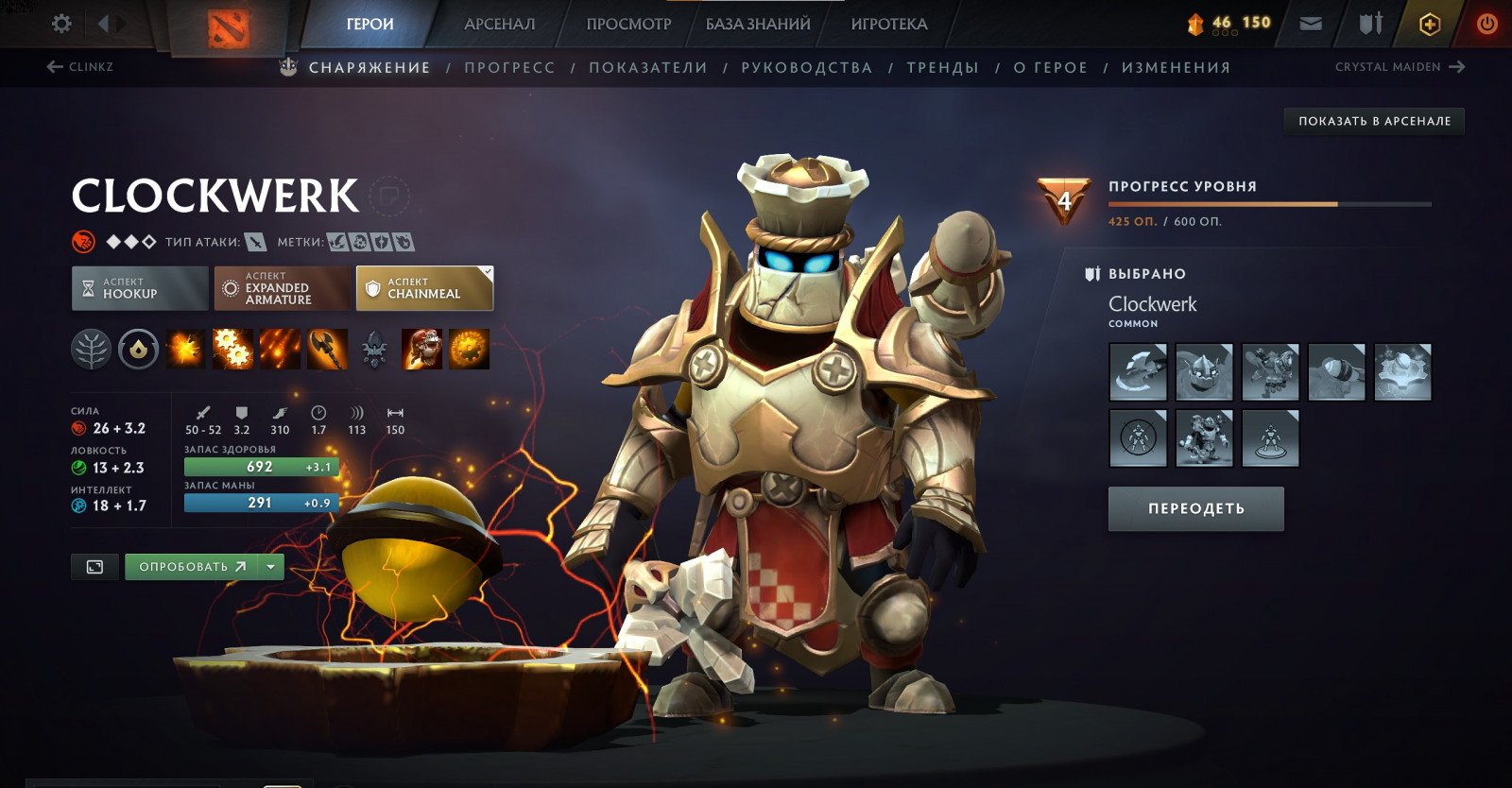The image size is (1512, 788).
Task: Open the dropdown arrow beside Опробовать
Action: pos(271,567)
